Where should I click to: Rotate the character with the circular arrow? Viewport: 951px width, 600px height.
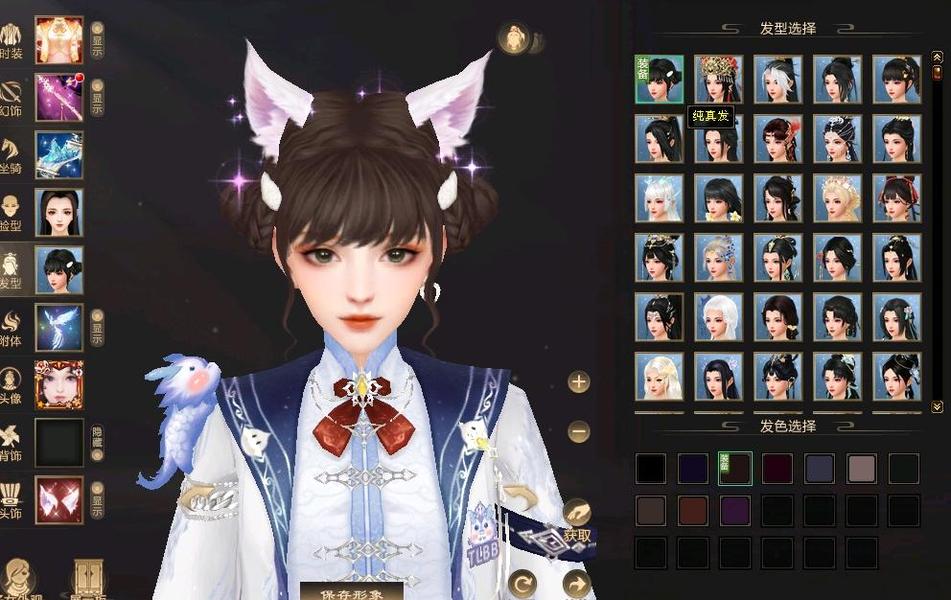tap(523, 582)
